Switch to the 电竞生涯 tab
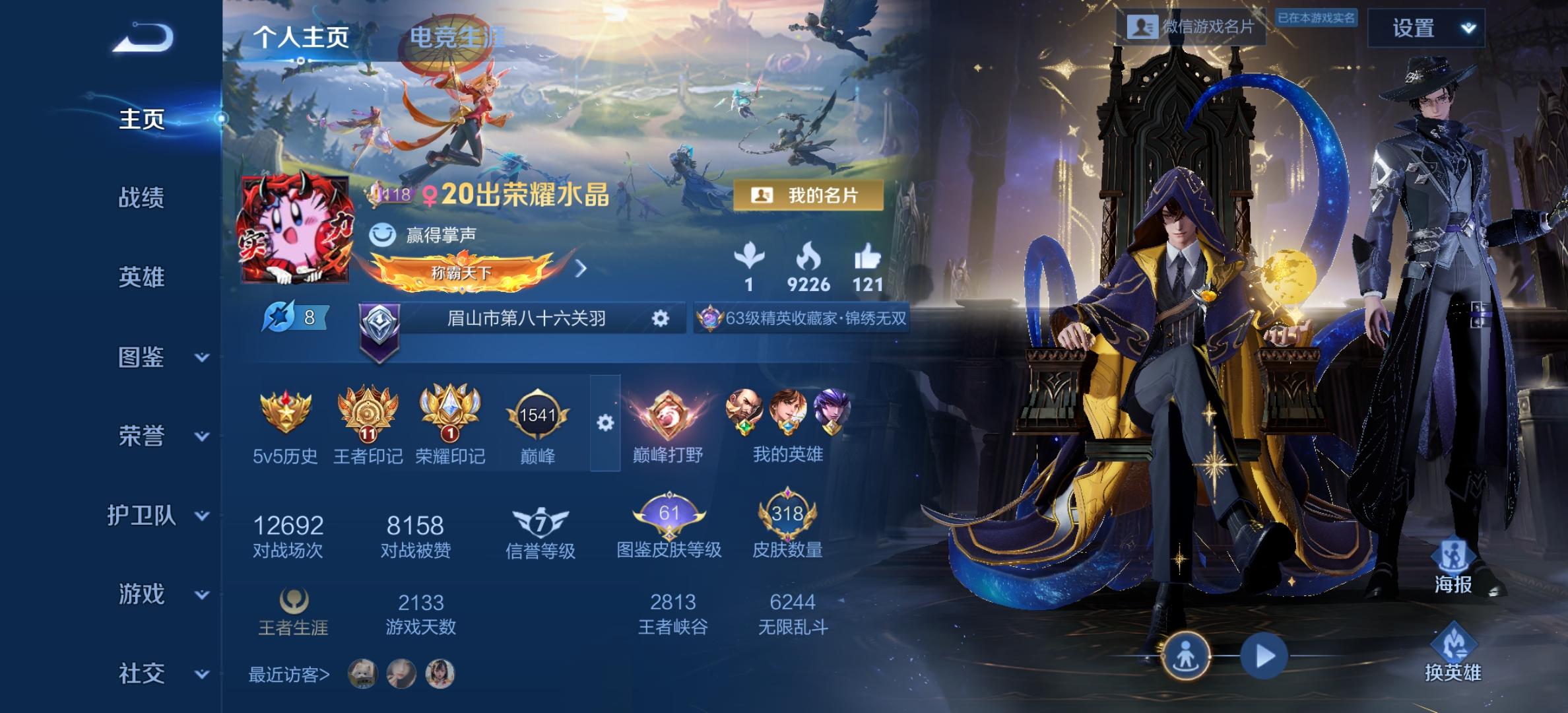The image size is (1568, 713). (457, 38)
